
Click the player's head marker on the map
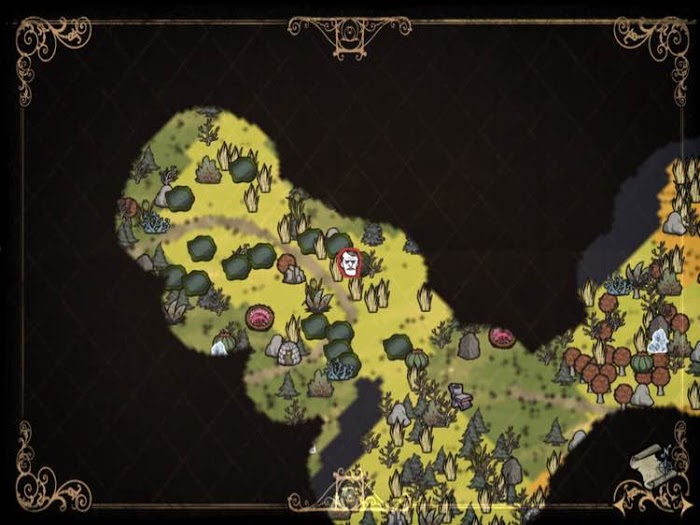[x=348, y=263]
